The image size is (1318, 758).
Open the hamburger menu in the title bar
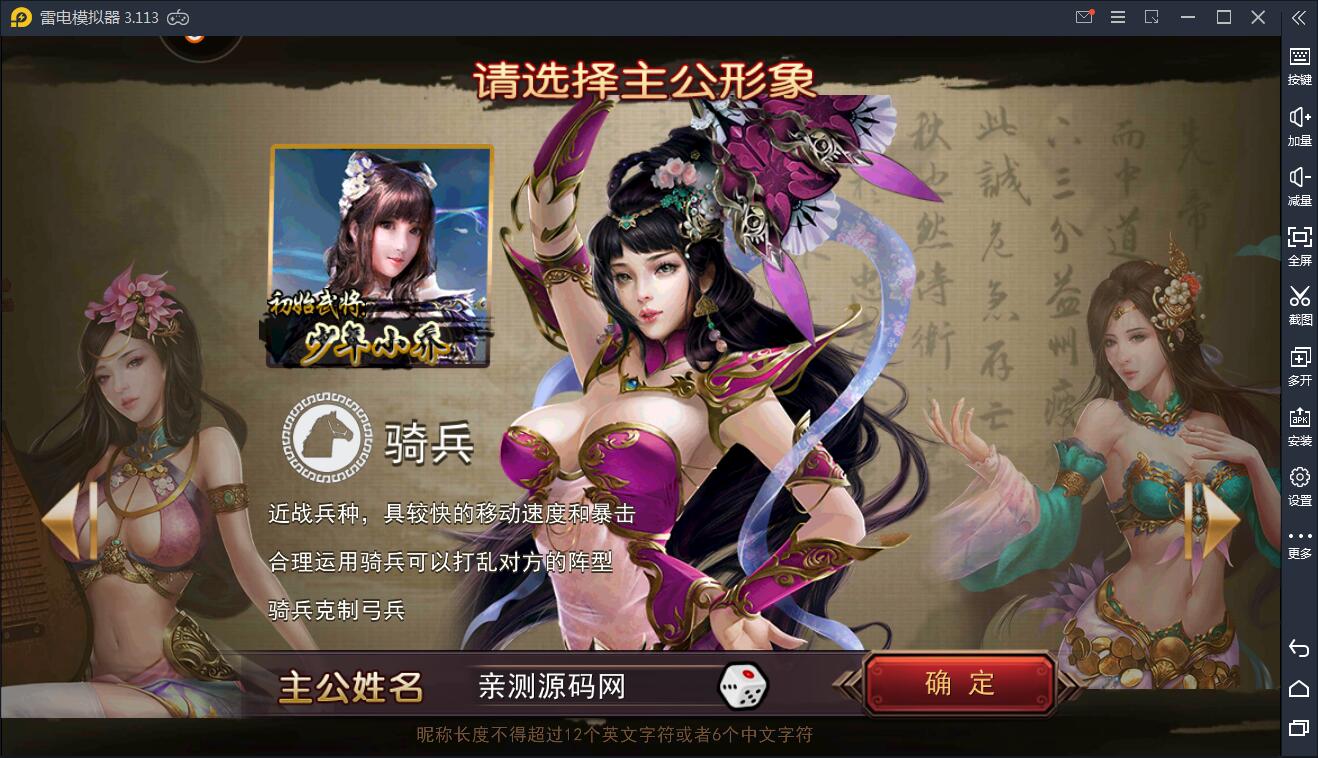coord(1118,16)
